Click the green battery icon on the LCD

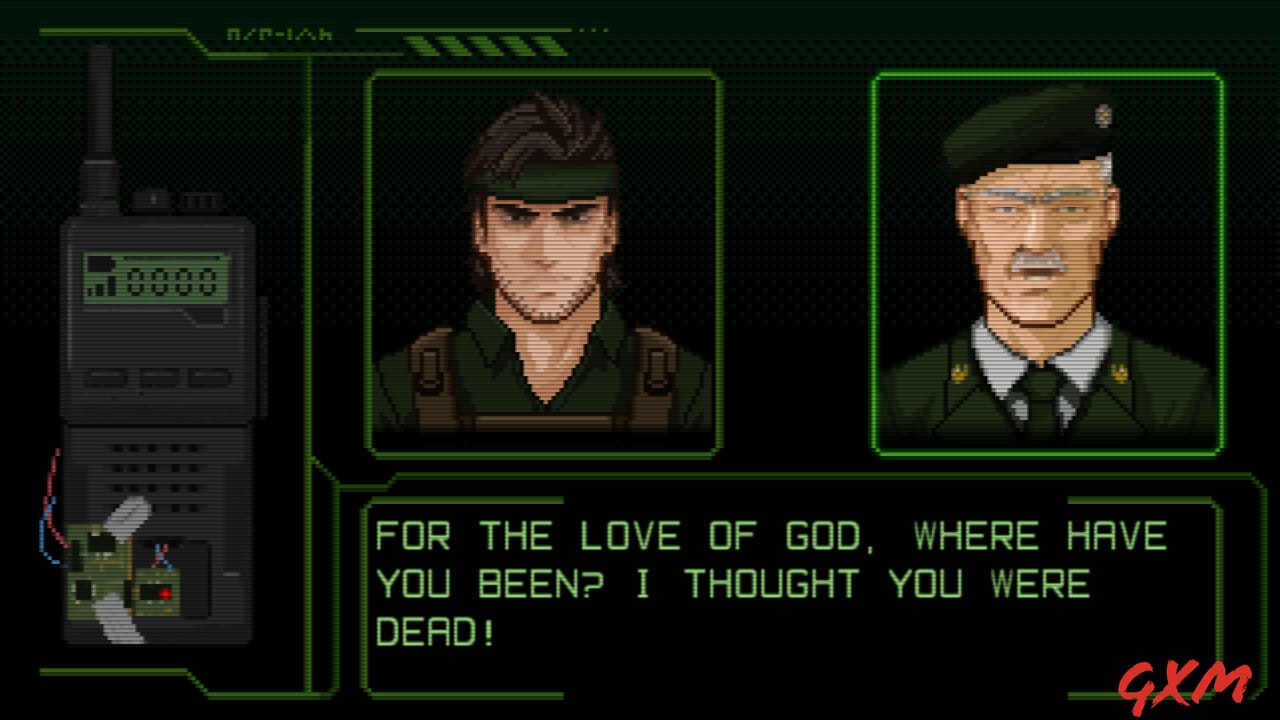[x=100, y=262]
